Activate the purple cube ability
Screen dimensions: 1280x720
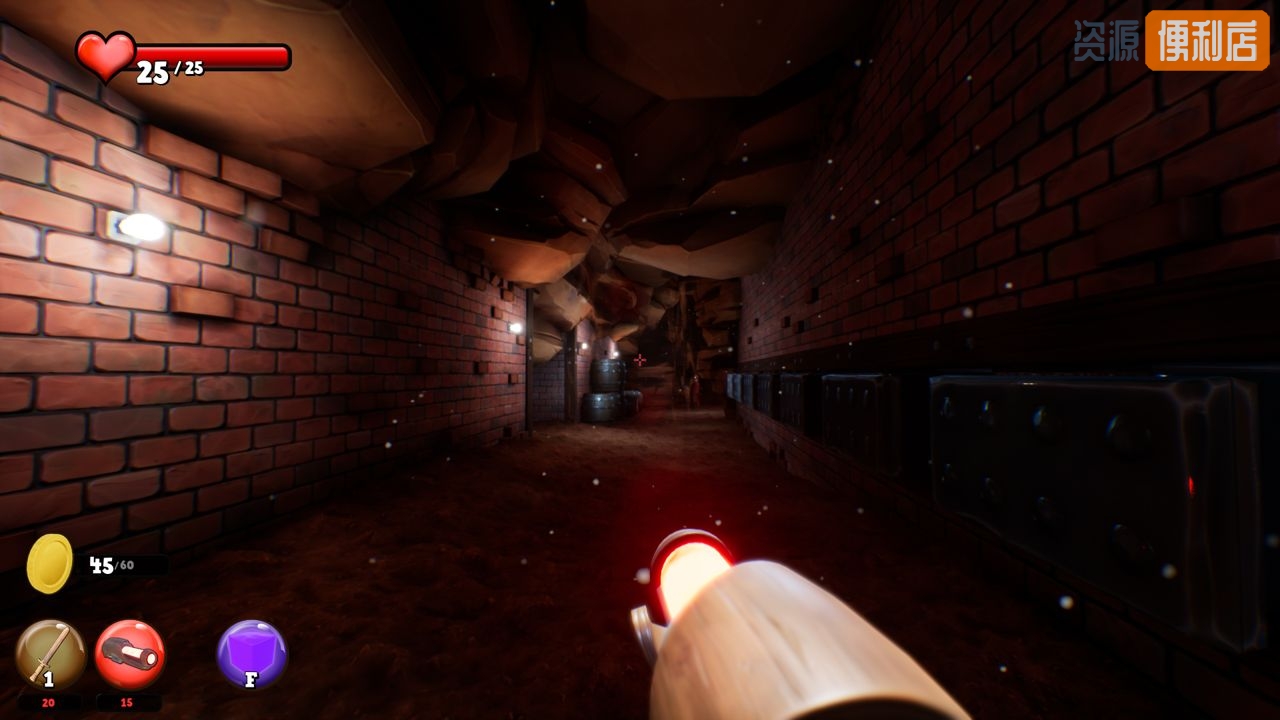point(252,654)
